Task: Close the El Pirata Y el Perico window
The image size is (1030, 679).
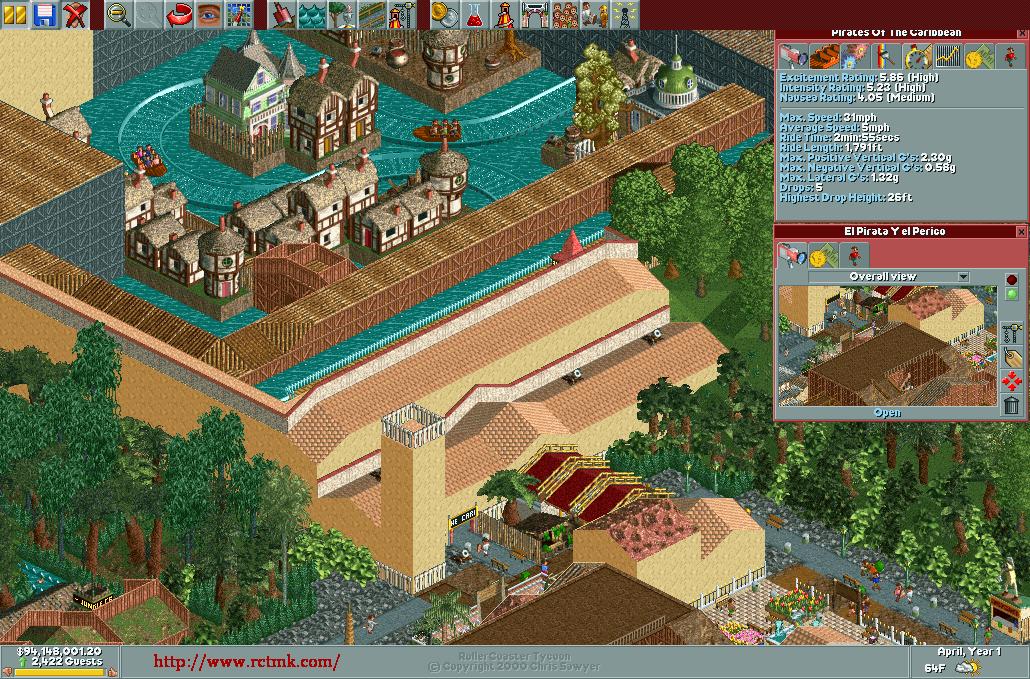Action: click(x=1021, y=231)
